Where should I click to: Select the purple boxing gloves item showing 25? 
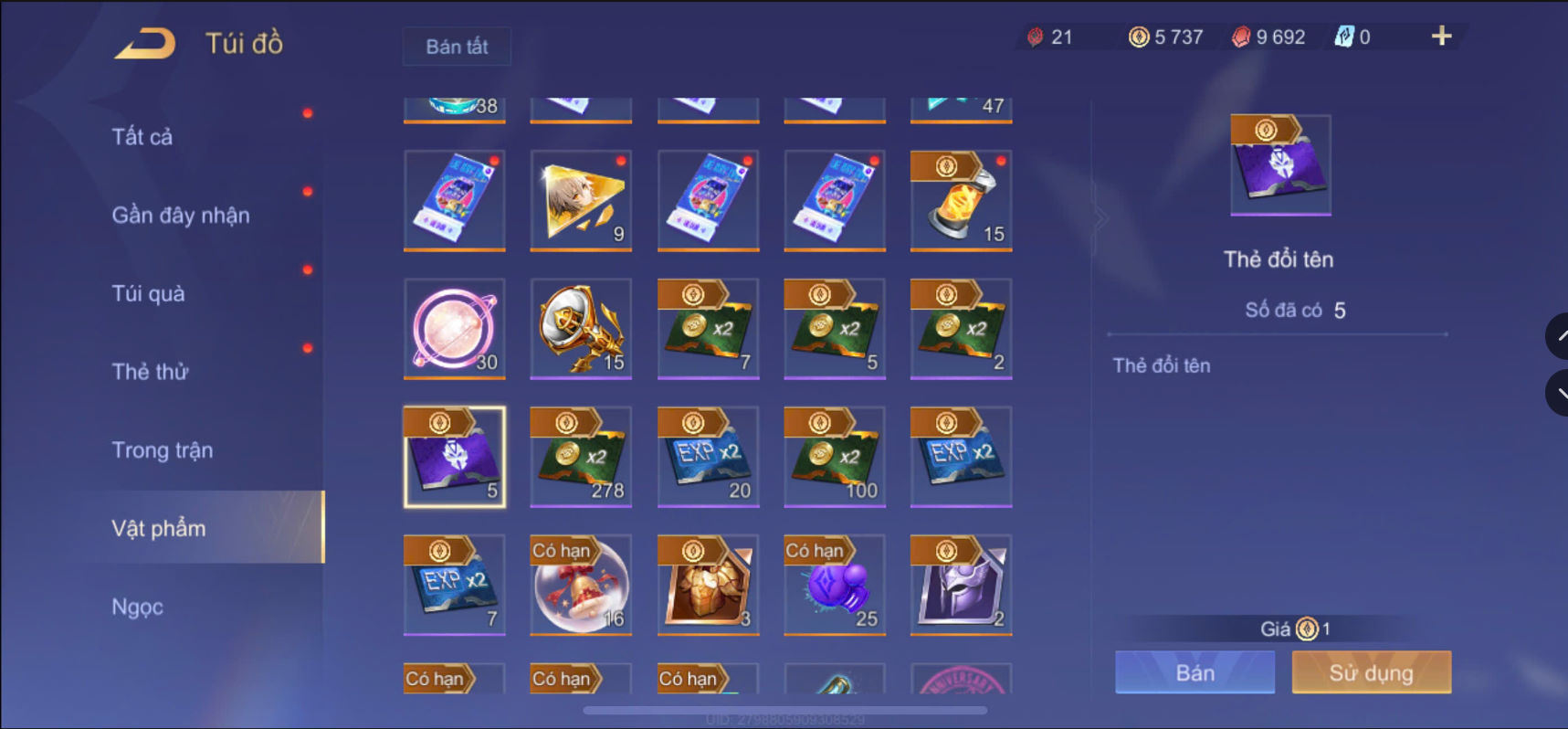click(834, 586)
